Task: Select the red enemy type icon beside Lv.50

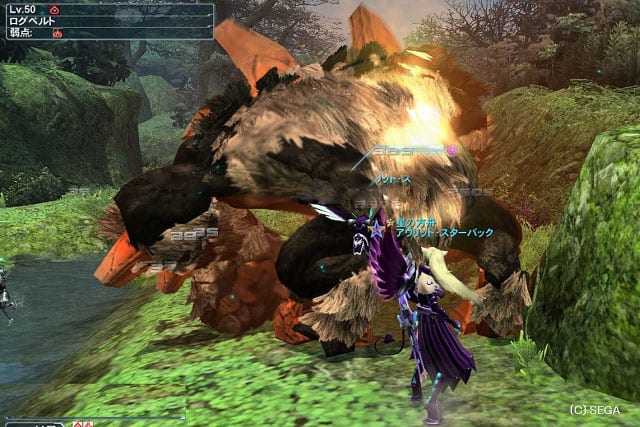Action: [x=54, y=9]
